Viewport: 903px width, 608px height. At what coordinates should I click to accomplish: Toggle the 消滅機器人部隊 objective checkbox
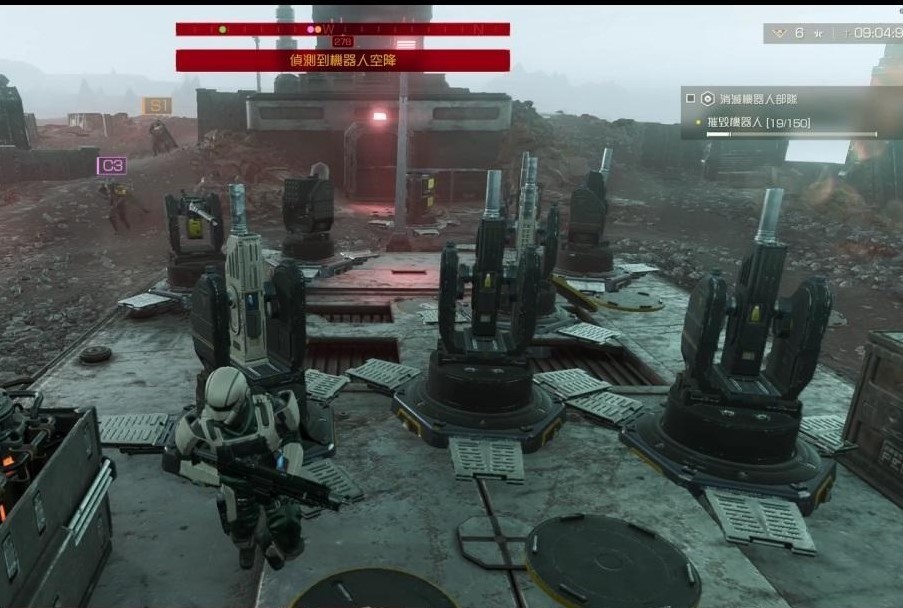click(690, 99)
